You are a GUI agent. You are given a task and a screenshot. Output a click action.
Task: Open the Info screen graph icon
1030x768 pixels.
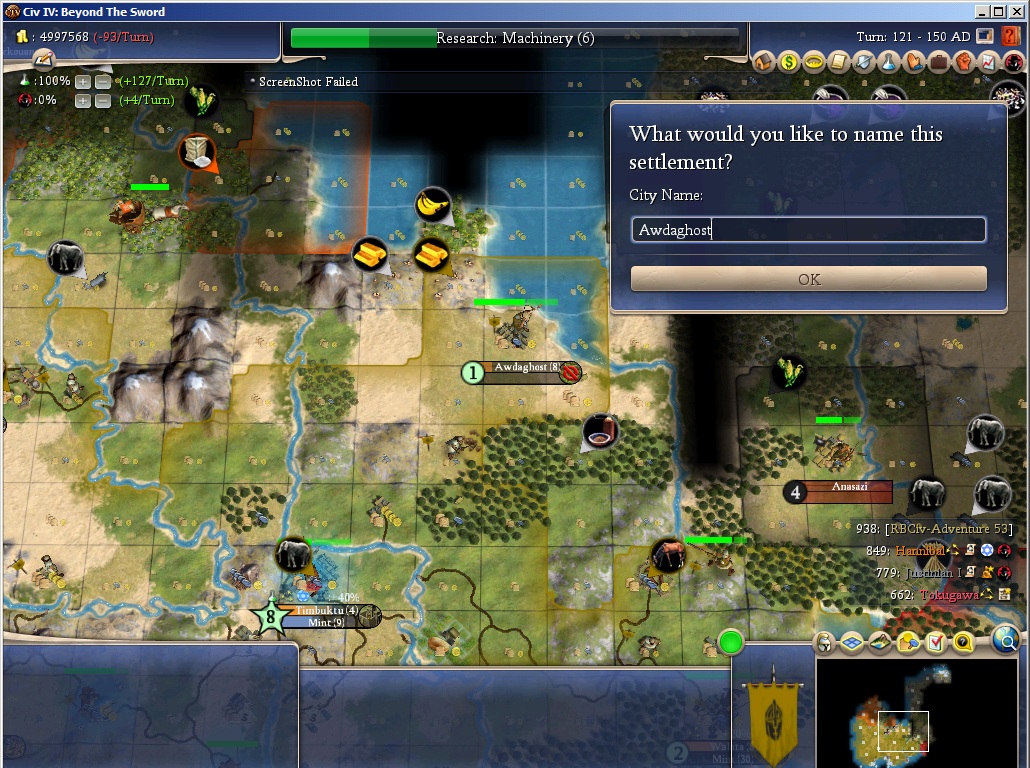(x=987, y=62)
